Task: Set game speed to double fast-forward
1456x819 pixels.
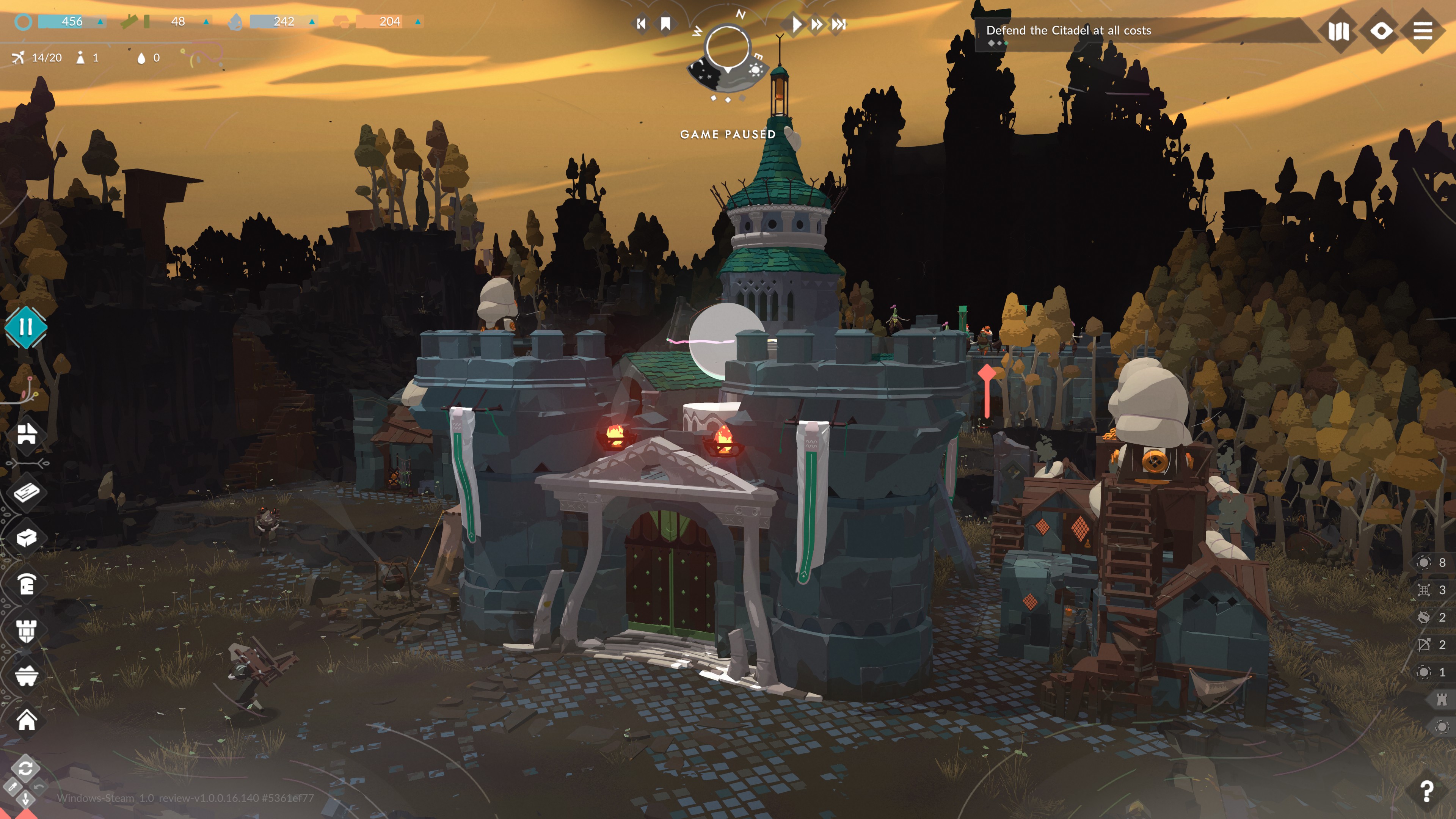Action: 817,24
